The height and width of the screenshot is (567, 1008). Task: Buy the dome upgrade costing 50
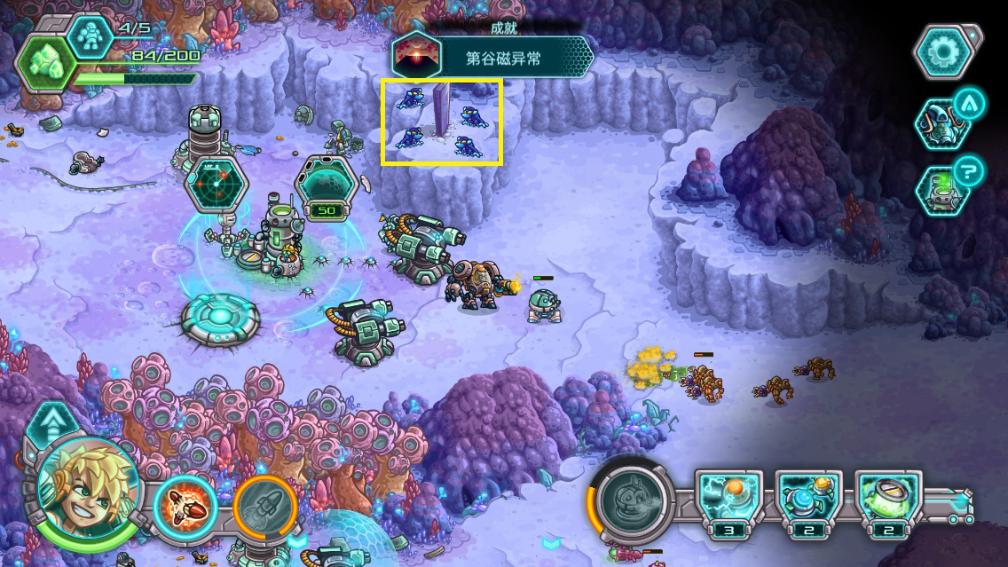click(326, 186)
